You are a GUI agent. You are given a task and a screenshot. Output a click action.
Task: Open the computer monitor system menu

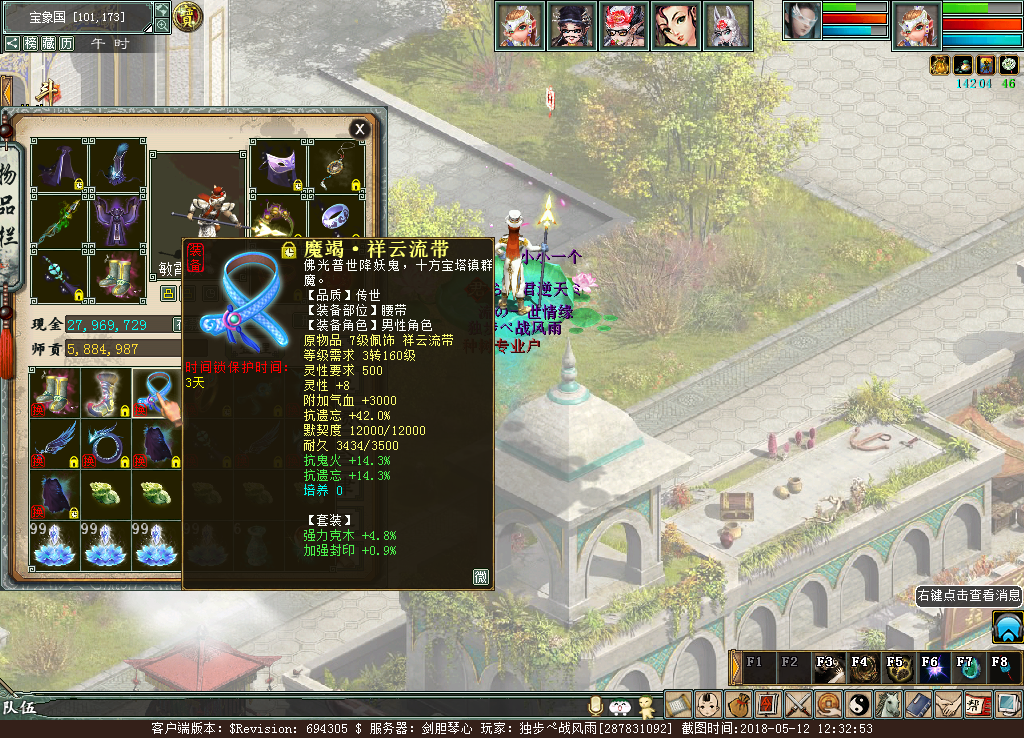tap(1008, 704)
